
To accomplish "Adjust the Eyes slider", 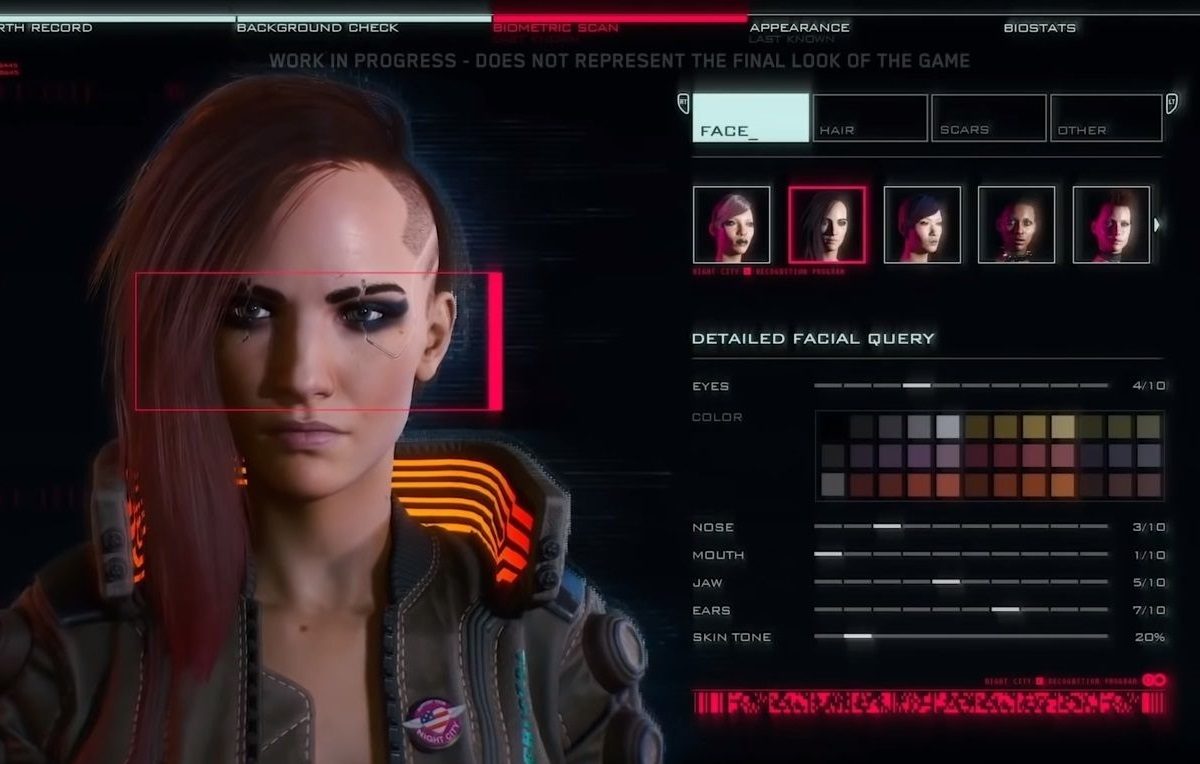I will pos(916,385).
